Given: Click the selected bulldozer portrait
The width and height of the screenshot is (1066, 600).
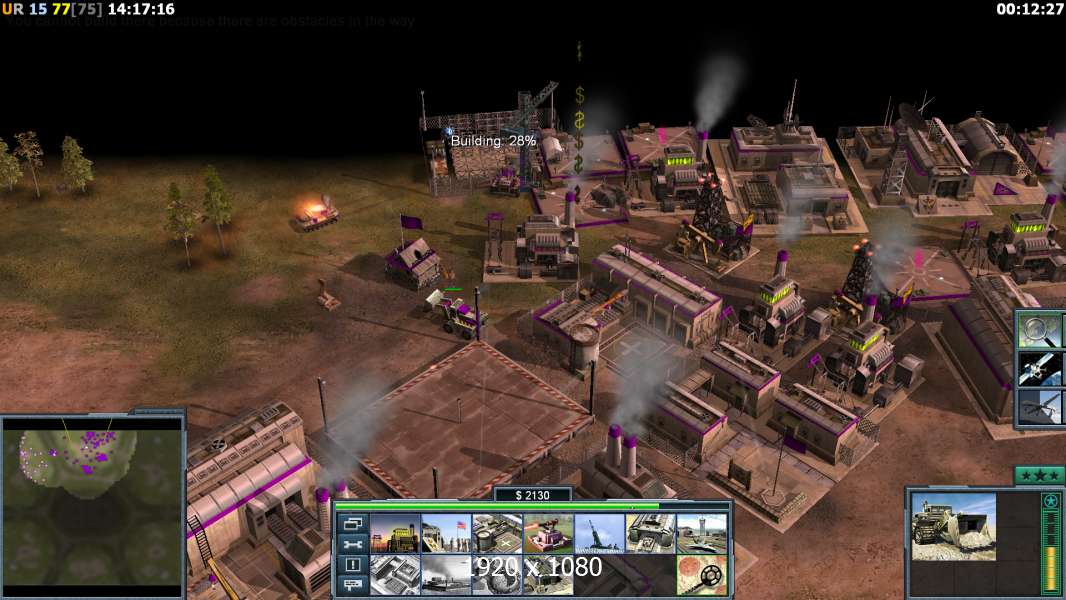Looking at the screenshot, I should click(x=953, y=526).
